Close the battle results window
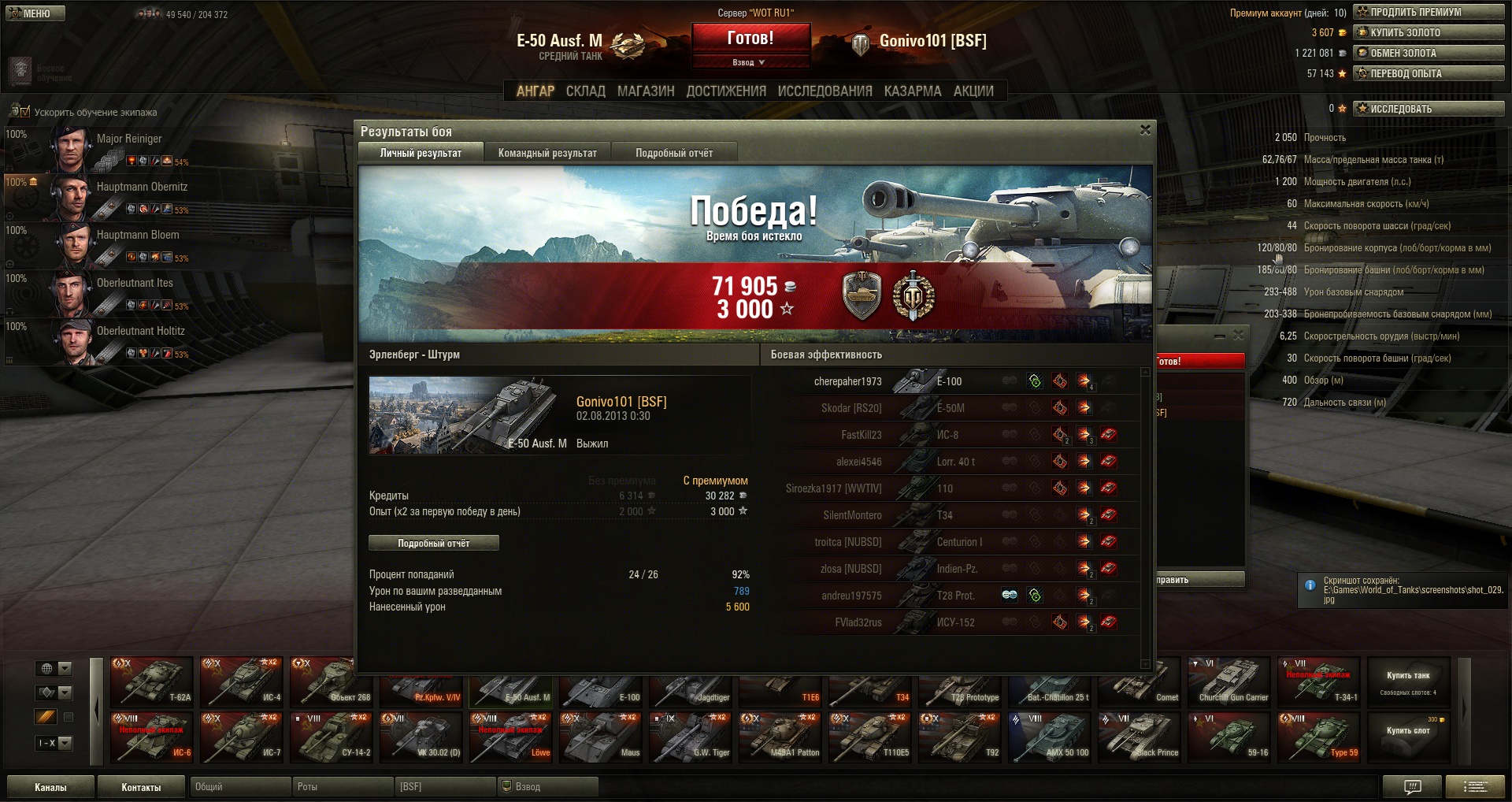 tap(1145, 130)
